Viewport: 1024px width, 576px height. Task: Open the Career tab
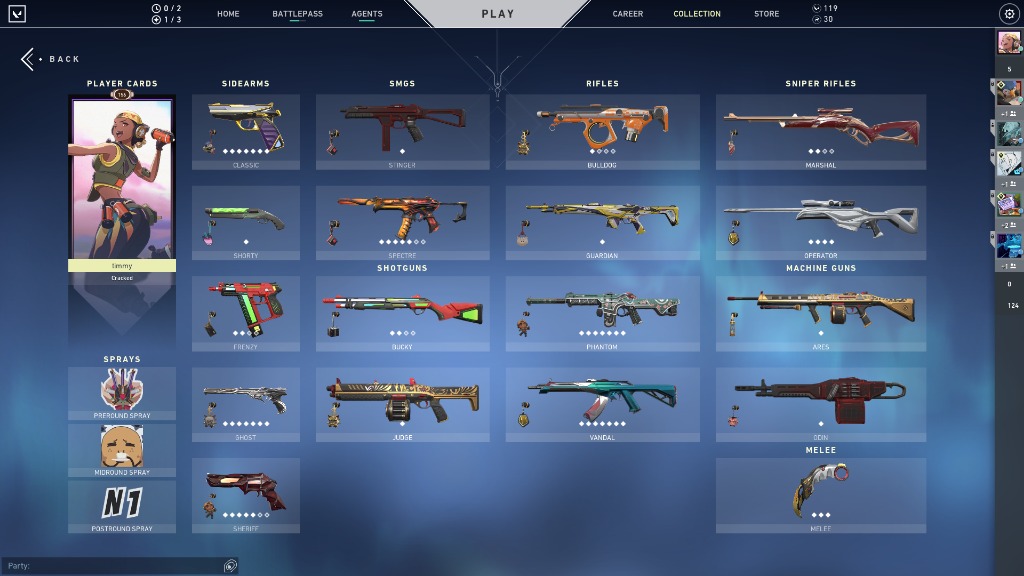[628, 14]
